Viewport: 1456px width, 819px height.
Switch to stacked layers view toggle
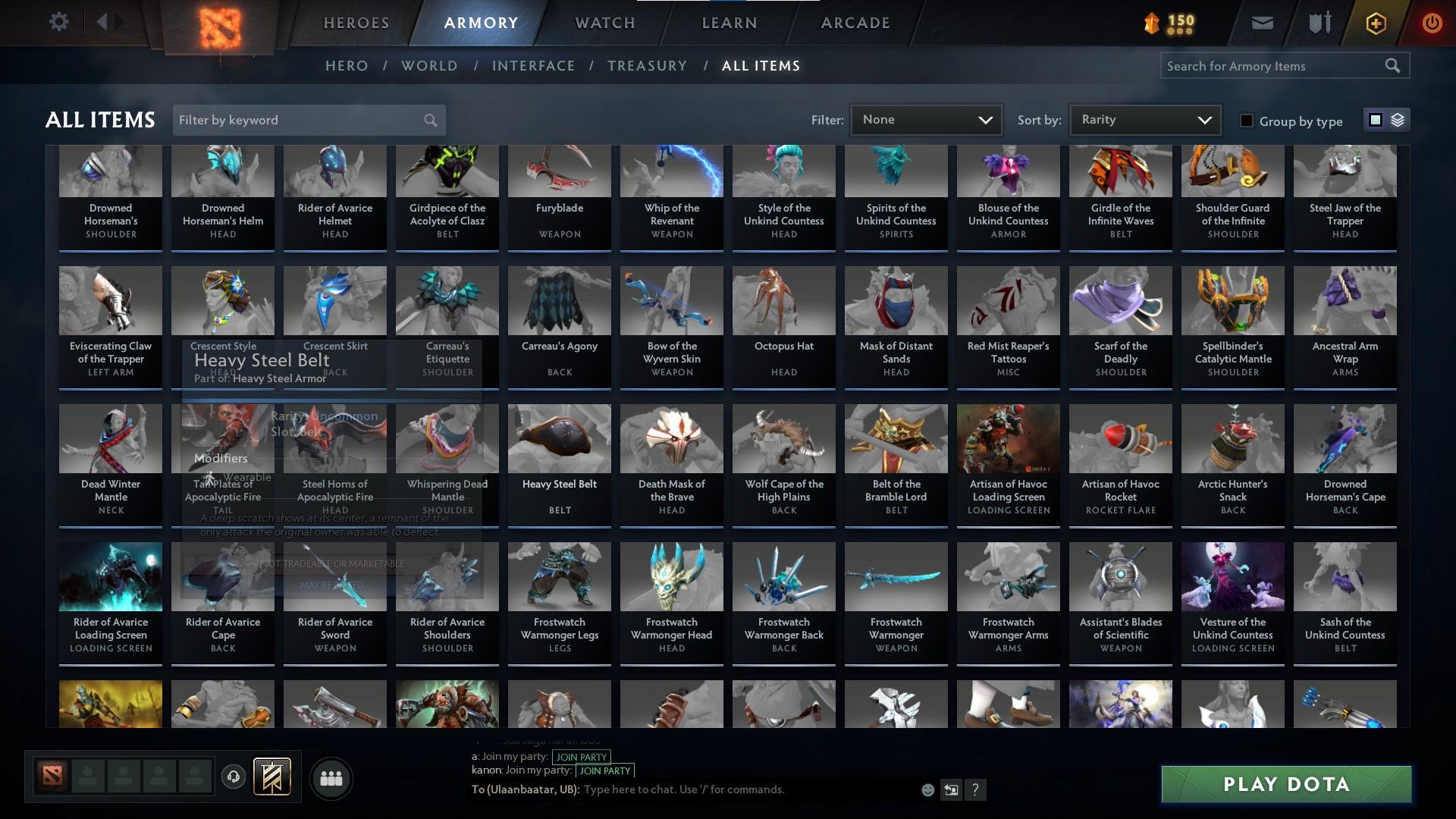[1397, 120]
